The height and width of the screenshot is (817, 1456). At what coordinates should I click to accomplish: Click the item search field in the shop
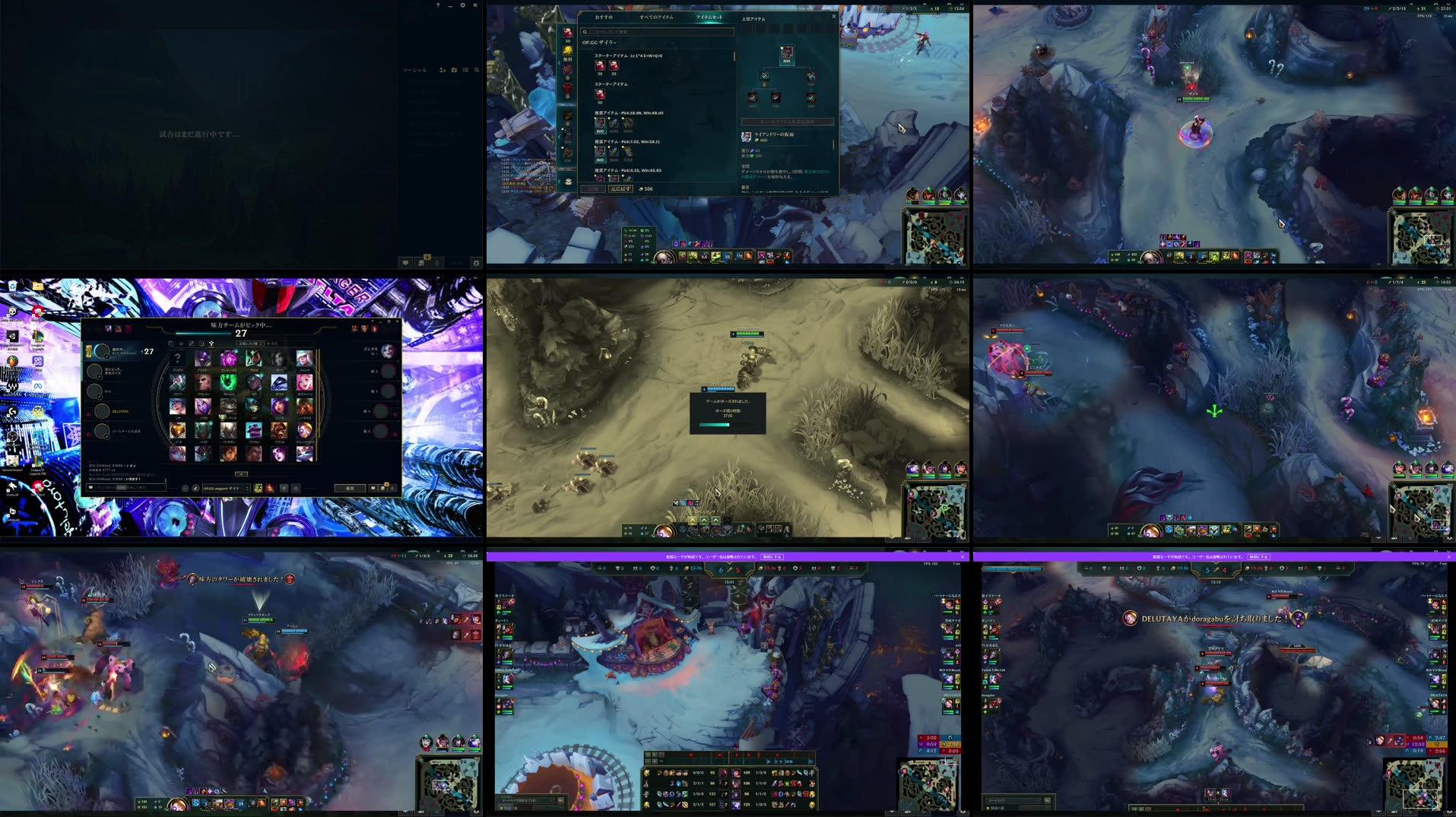click(x=658, y=32)
